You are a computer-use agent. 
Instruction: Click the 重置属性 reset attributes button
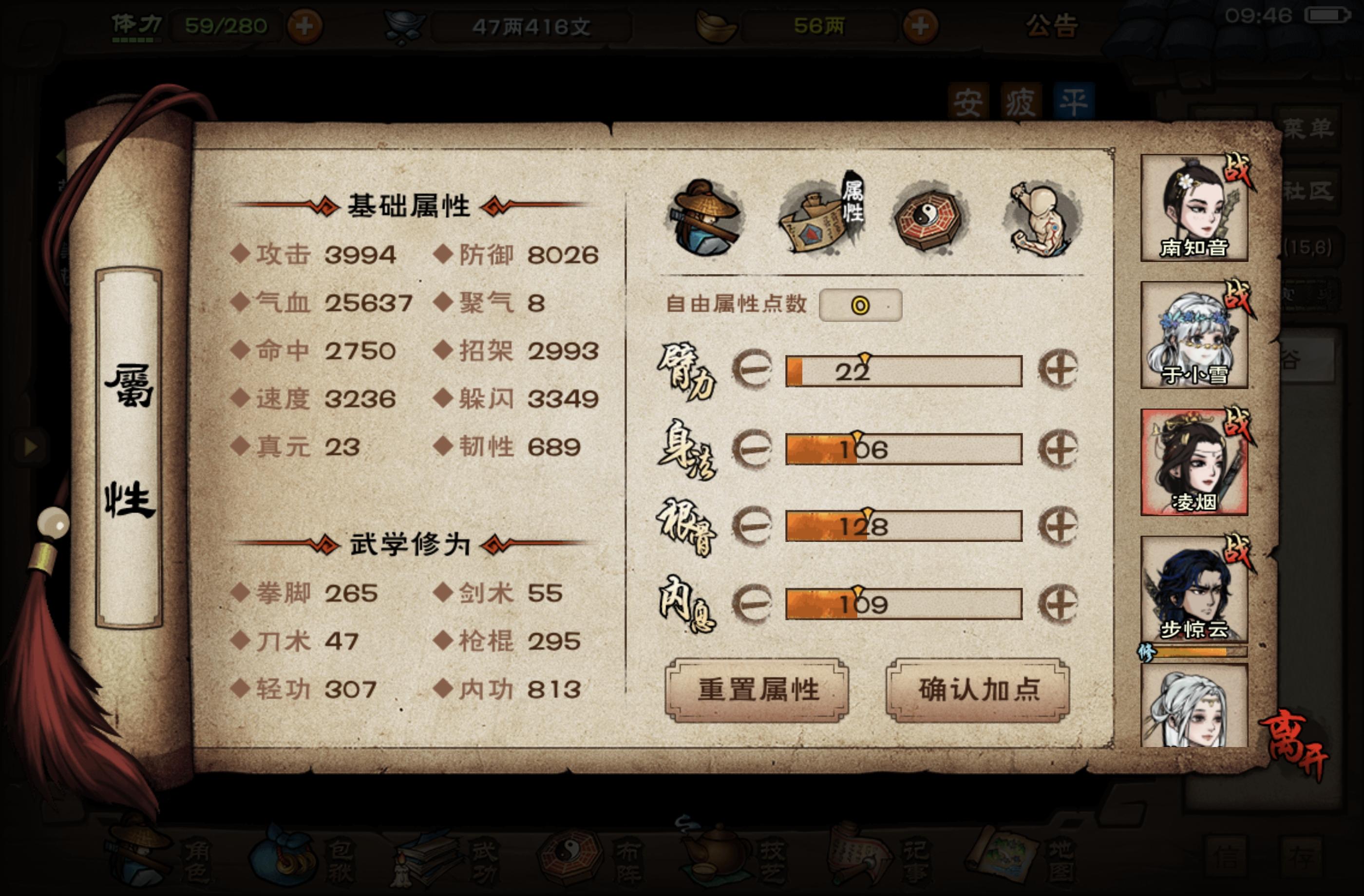pos(758,692)
